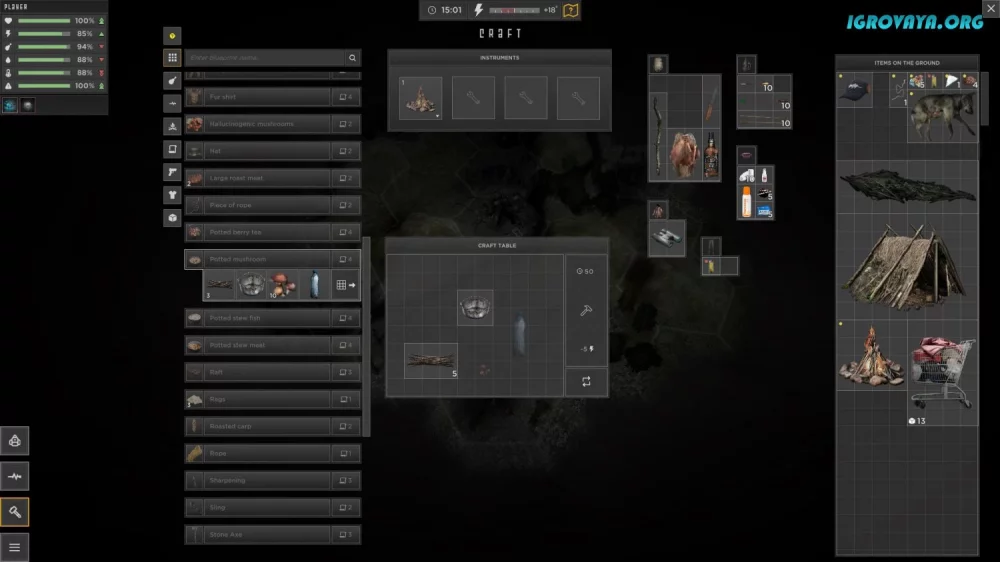This screenshot has width=1000, height=562.
Task: Switch to the clothing category tab
Action: (172, 195)
